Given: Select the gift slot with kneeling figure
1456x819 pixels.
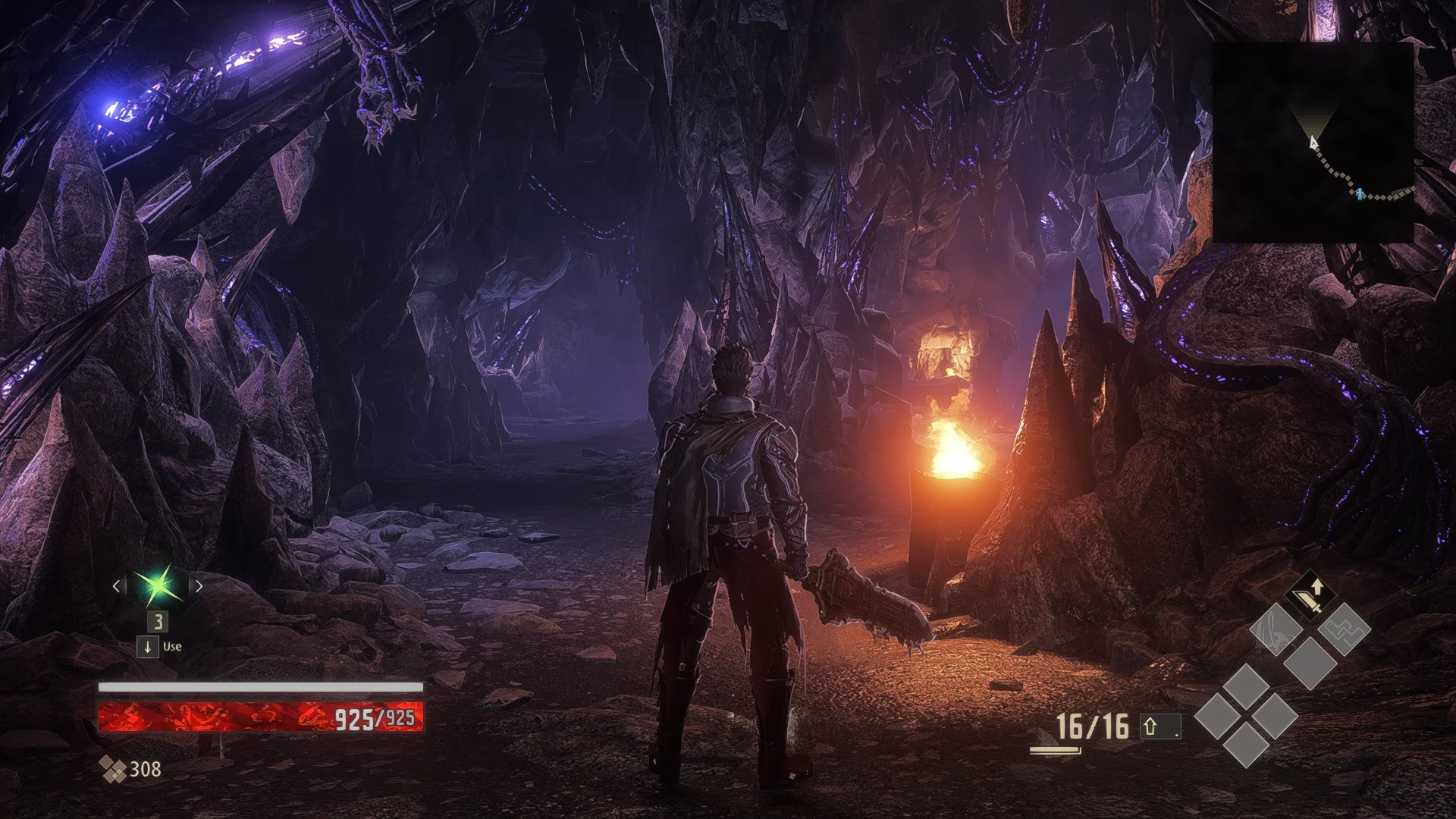Looking at the screenshot, I should coord(1276,629).
